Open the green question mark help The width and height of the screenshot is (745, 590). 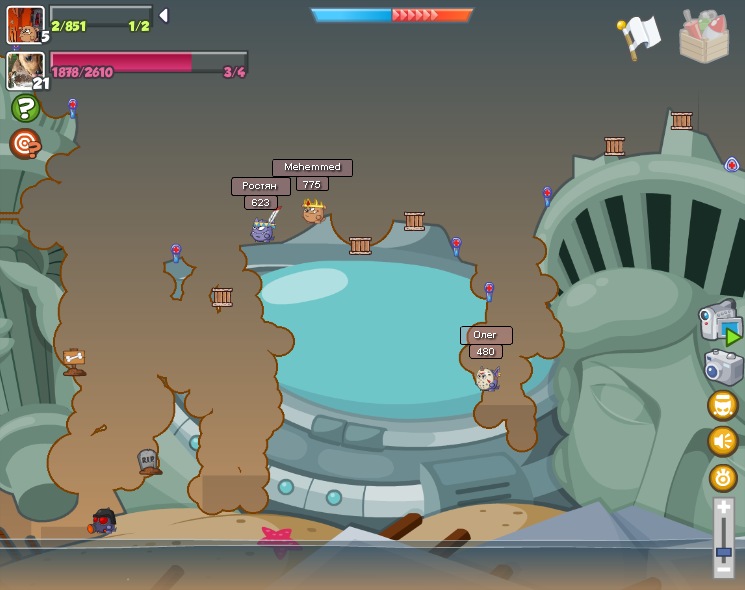25,108
